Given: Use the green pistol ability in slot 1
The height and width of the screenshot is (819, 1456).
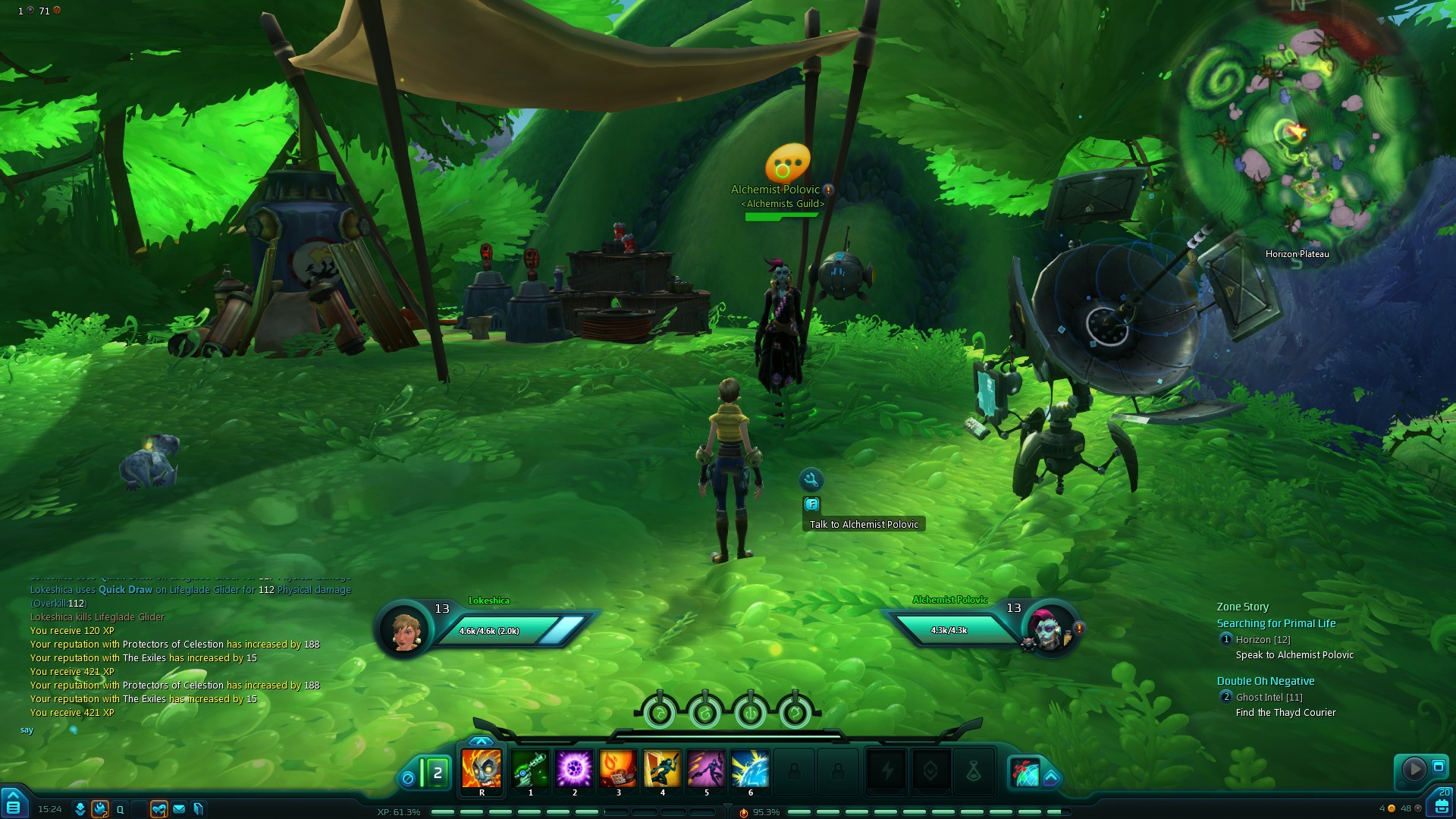Looking at the screenshot, I should (x=530, y=769).
